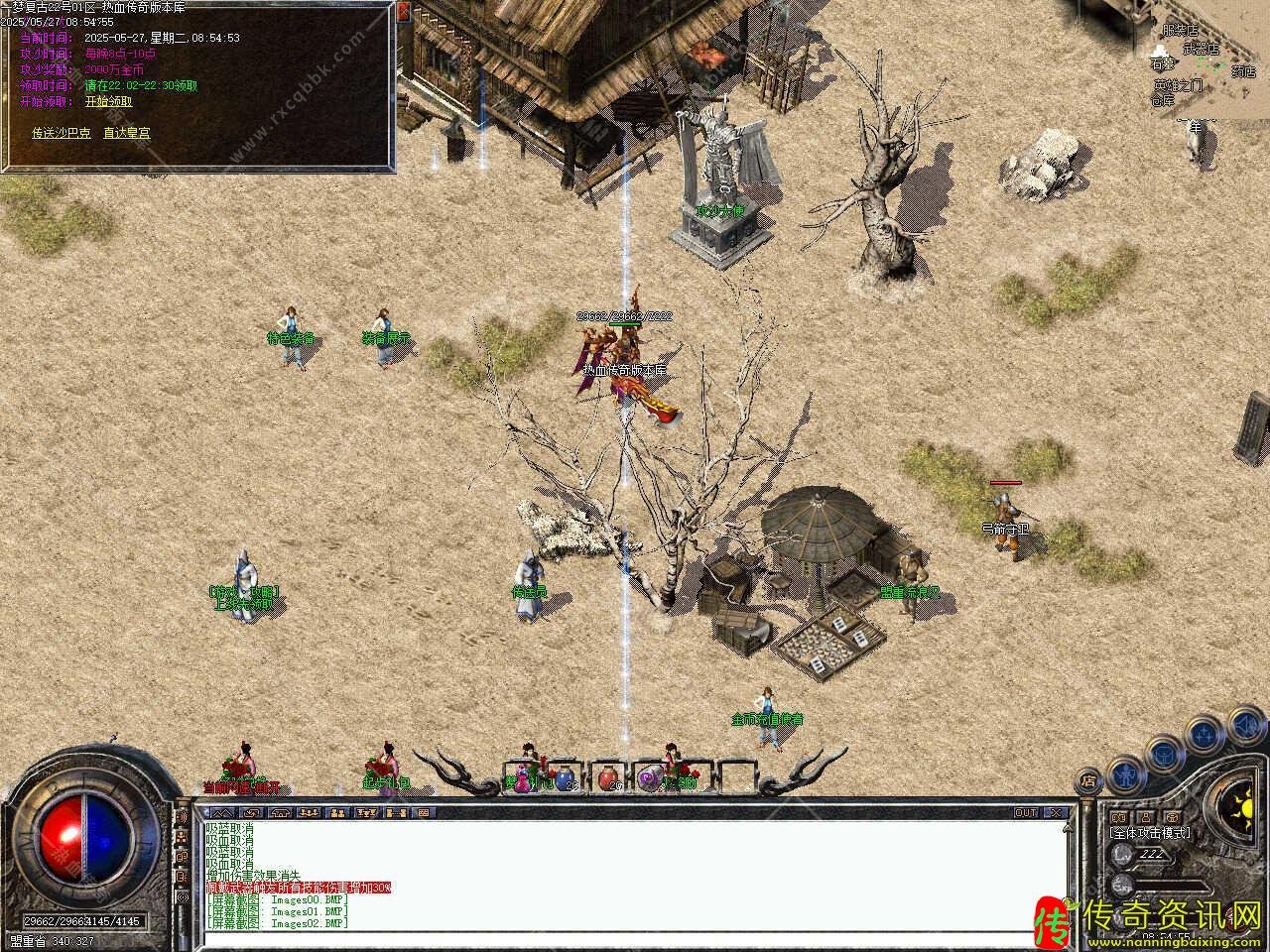Open the four-arrow skills round button

tap(1203, 734)
